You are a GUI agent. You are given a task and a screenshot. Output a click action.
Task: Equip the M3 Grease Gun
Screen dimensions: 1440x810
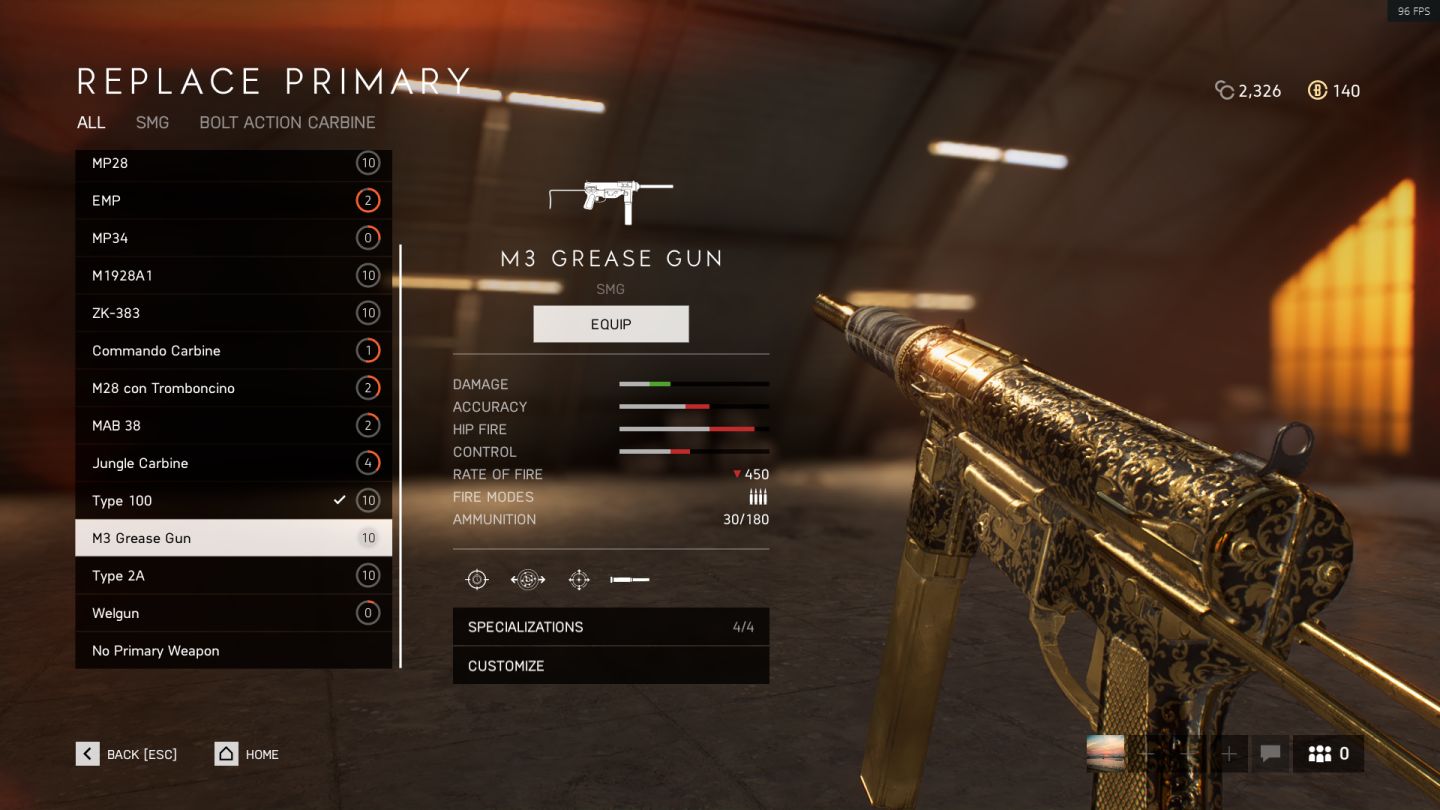click(x=611, y=324)
